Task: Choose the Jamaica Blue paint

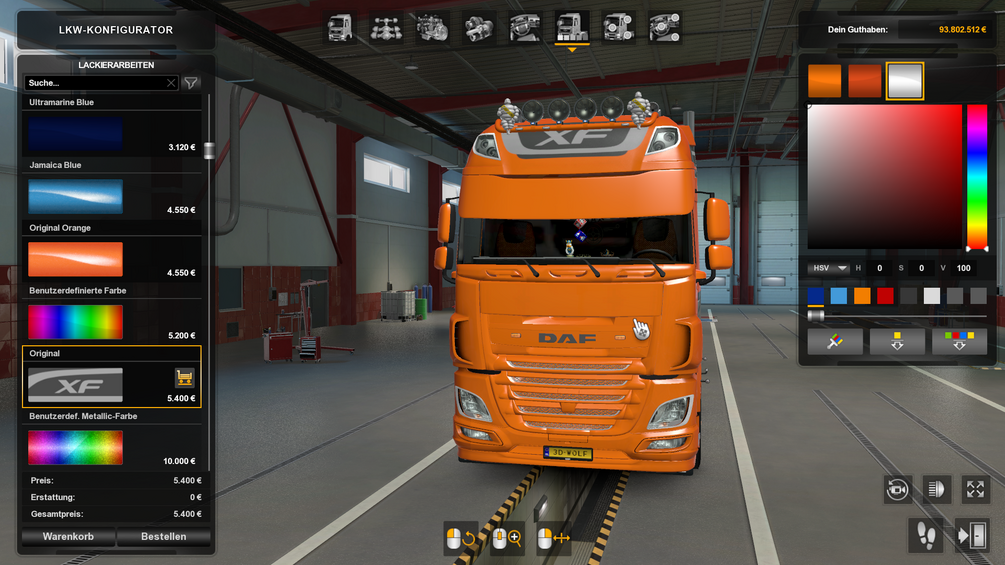Action: point(76,197)
